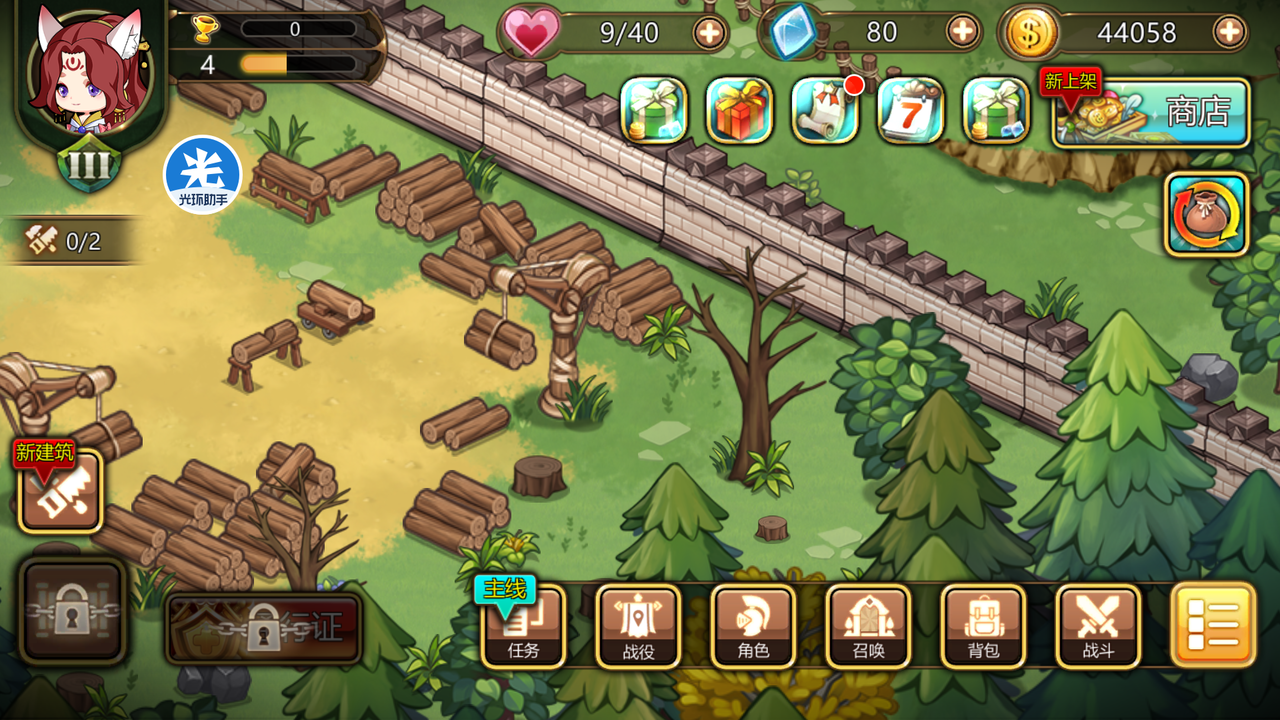The width and height of the screenshot is (1280, 720).
Task: Toggle the yellow list menu button
Action: pyautogui.click(x=1213, y=625)
